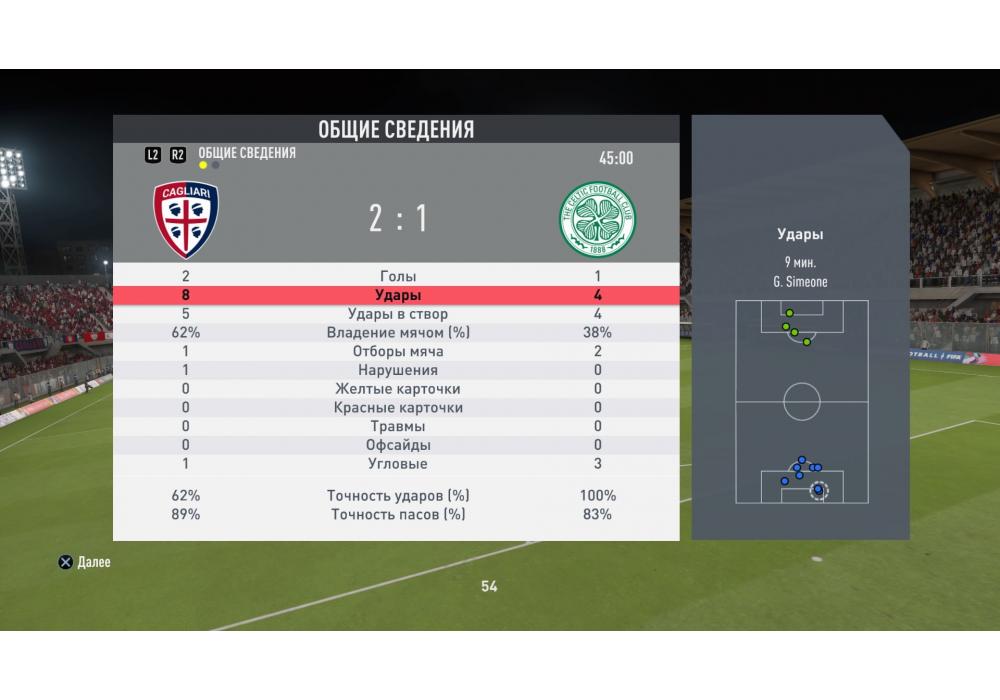The height and width of the screenshot is (700, 1000).
Task: Select the Точность ударов (%) row
Action: pyautogui.click(x=398, y=495)
